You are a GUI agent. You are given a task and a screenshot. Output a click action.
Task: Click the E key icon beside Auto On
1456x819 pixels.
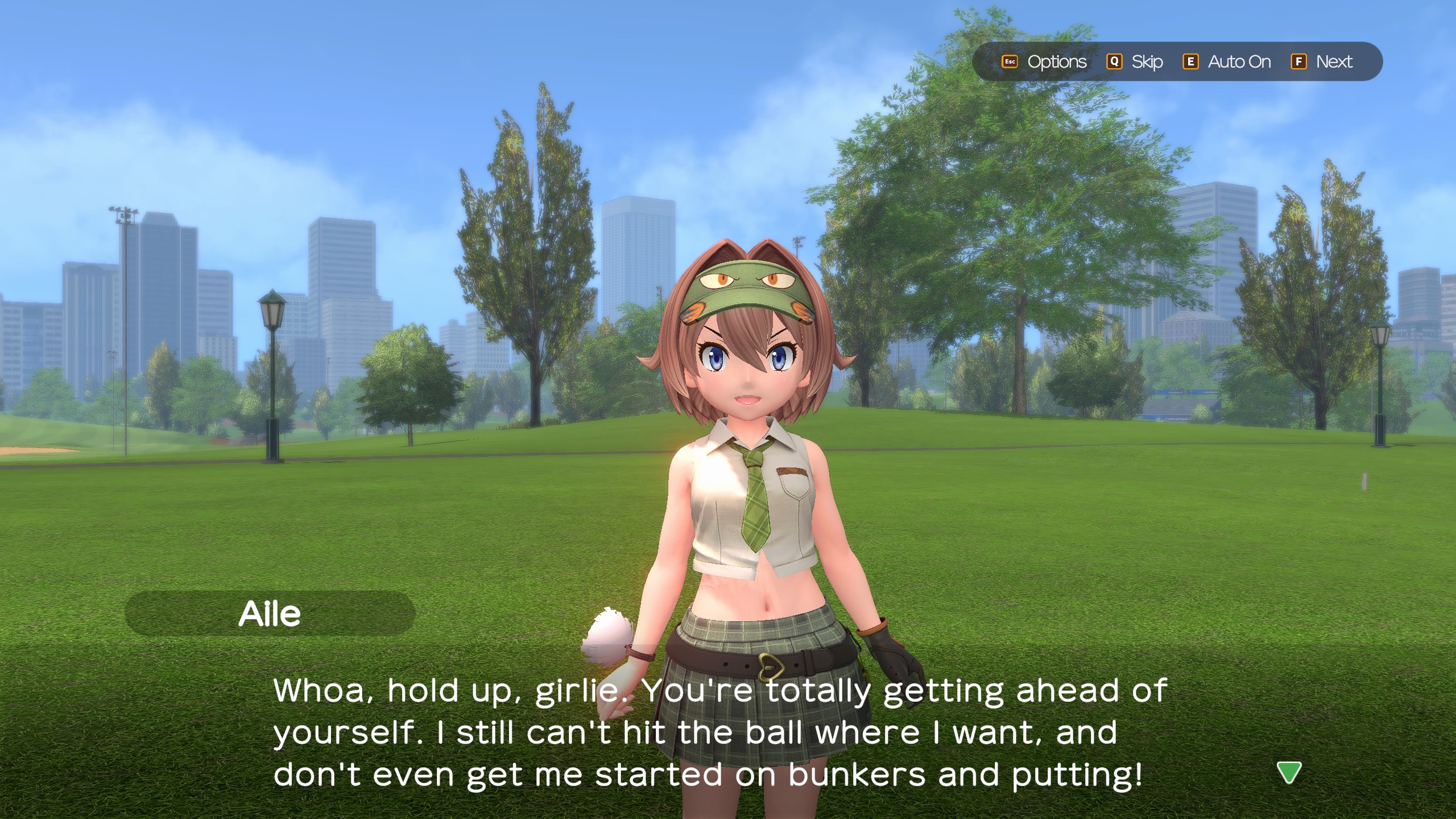1191,62
